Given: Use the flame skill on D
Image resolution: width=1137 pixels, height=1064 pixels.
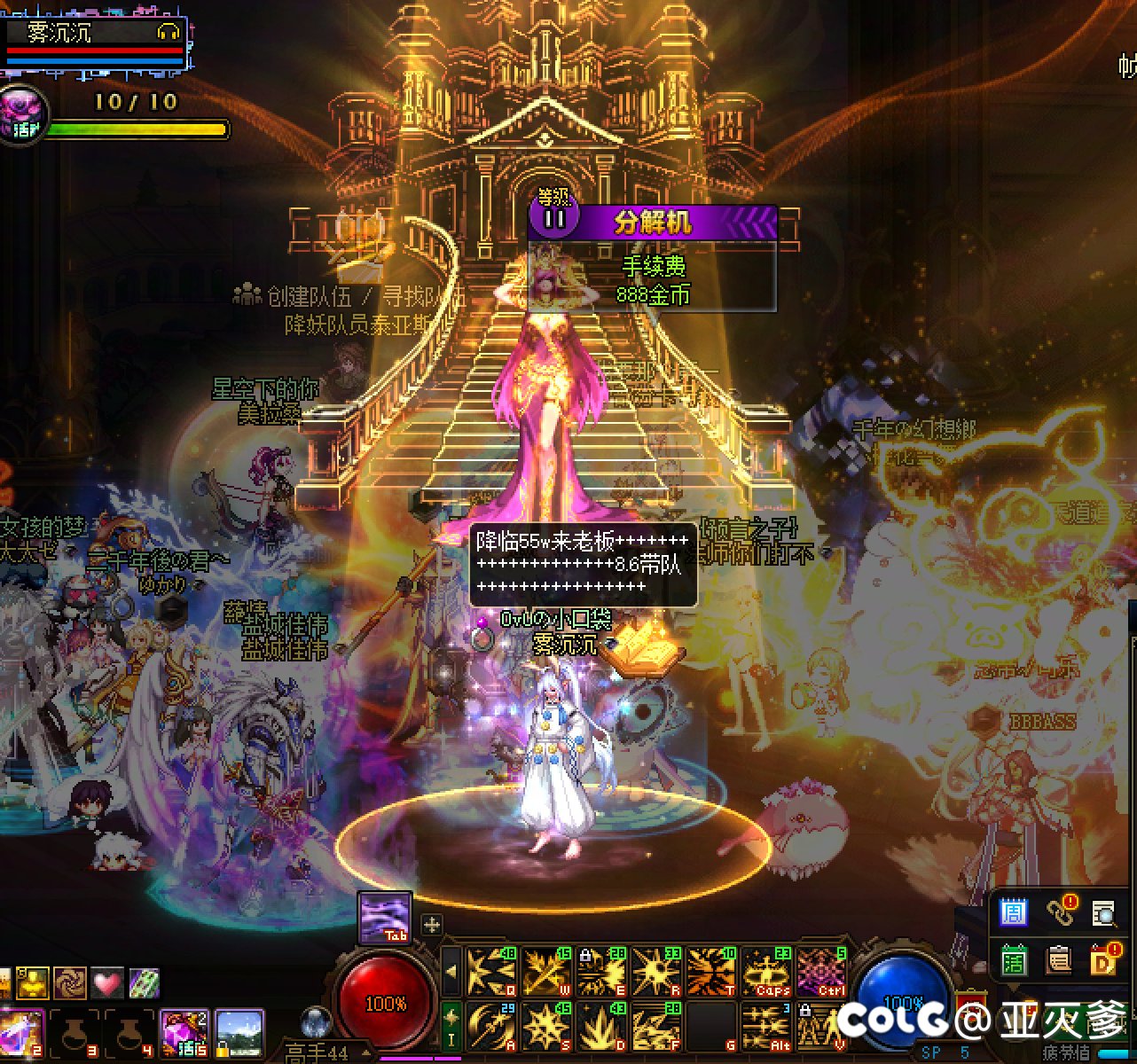Looking at the screenshot, I should (600, 1026).
